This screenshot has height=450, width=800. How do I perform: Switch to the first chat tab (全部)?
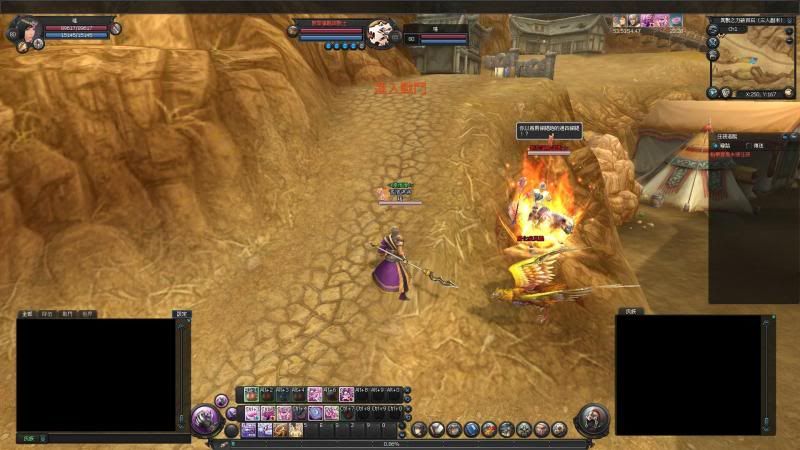[x=27, y=314]
